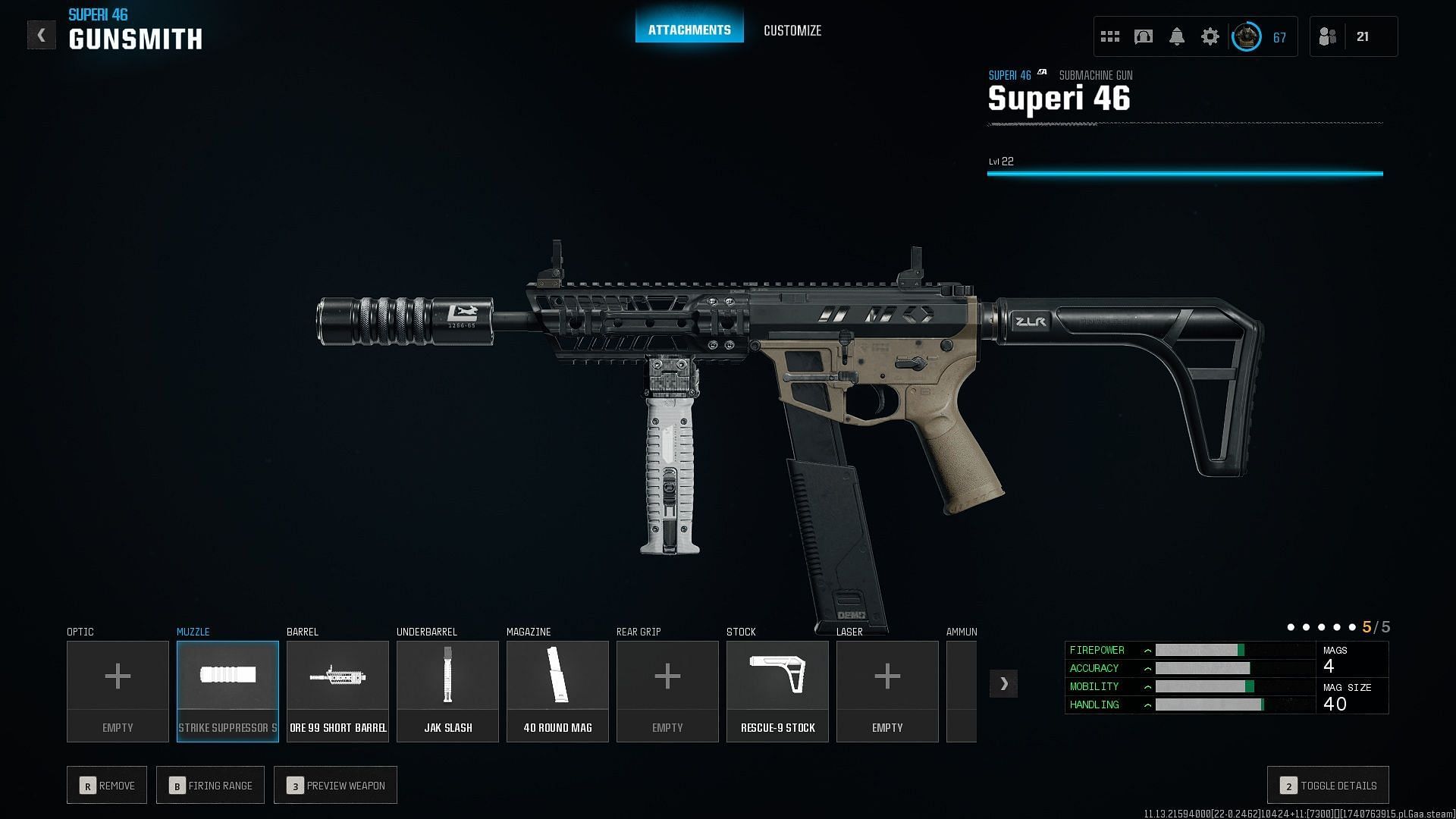Open the 40 Round Mag magazine slot
The width and height of the screenshot is (1456, 819).
557,691
